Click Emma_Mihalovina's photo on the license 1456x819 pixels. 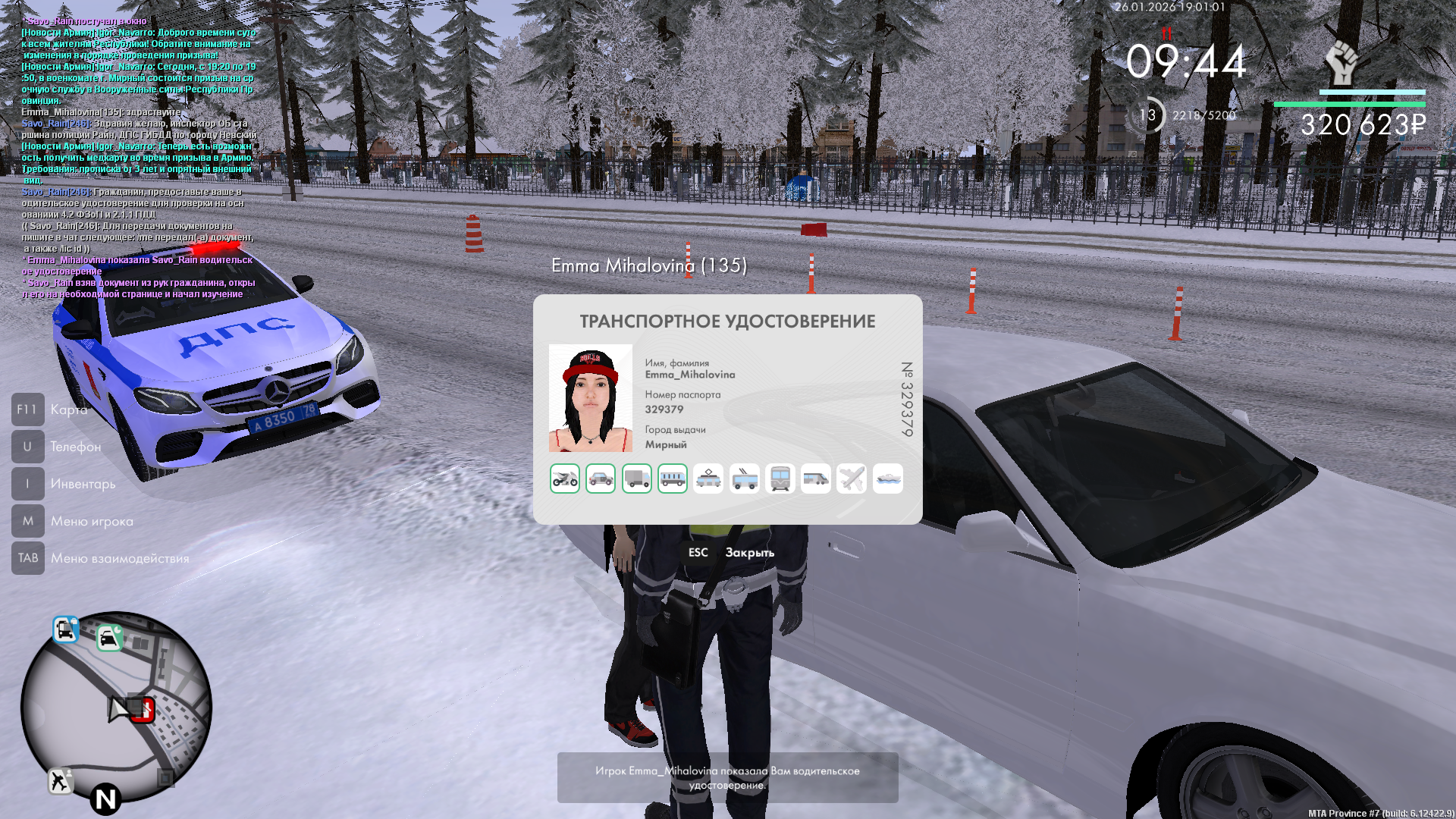click(x=591, y=398)
